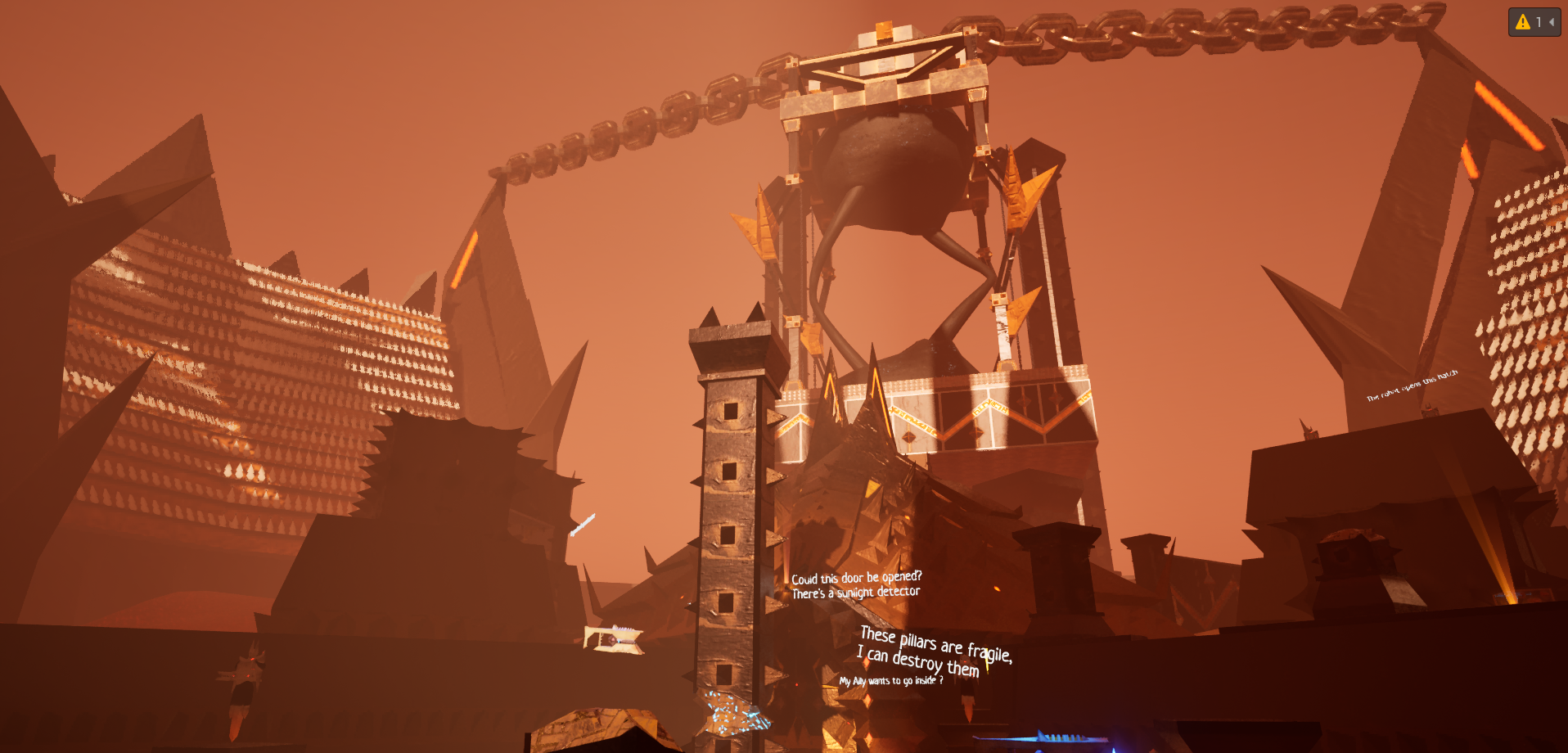Click the small arrow on the warning badge
Viewport: 1568px width, 753px height.
pos(1552,22)
